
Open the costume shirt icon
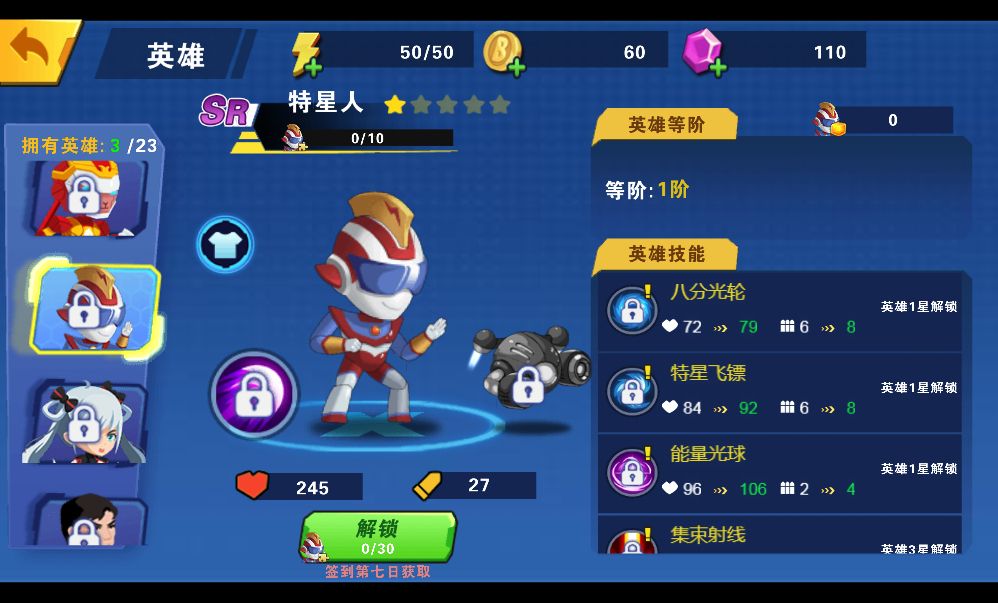pos(225,244)
